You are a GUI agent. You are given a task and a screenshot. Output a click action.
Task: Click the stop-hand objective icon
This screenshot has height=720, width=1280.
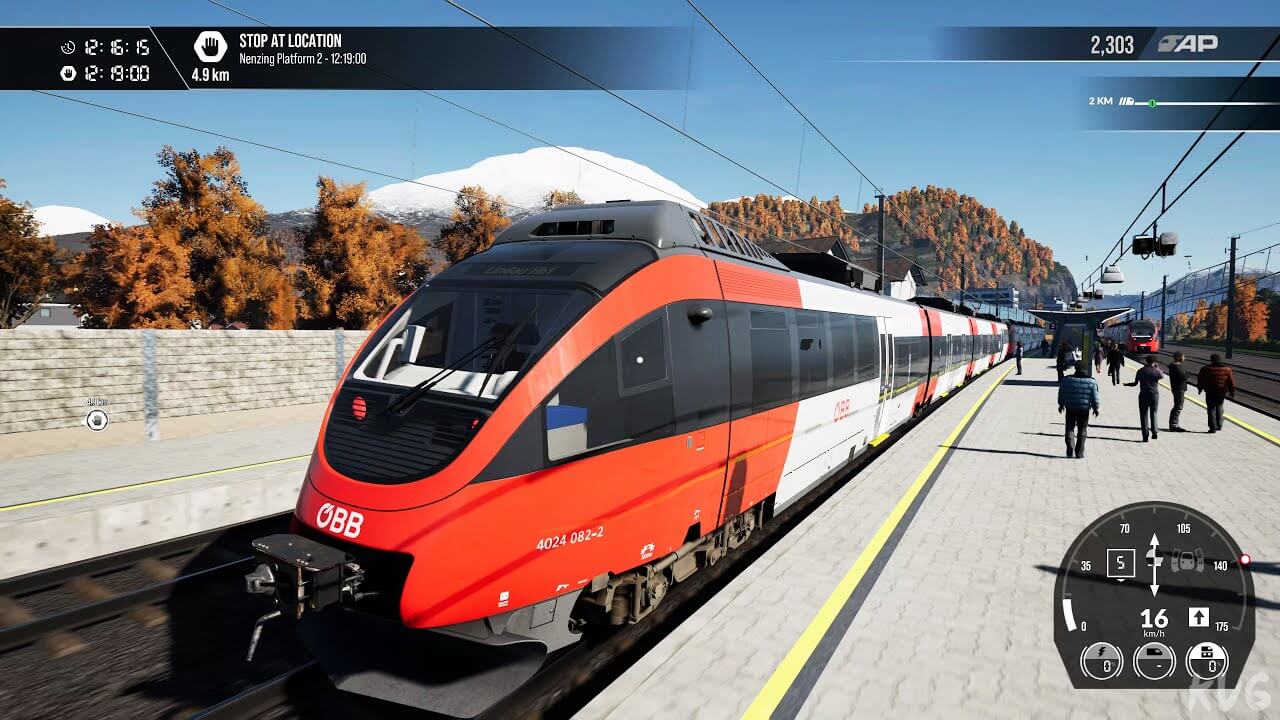[x=210, y=45]
